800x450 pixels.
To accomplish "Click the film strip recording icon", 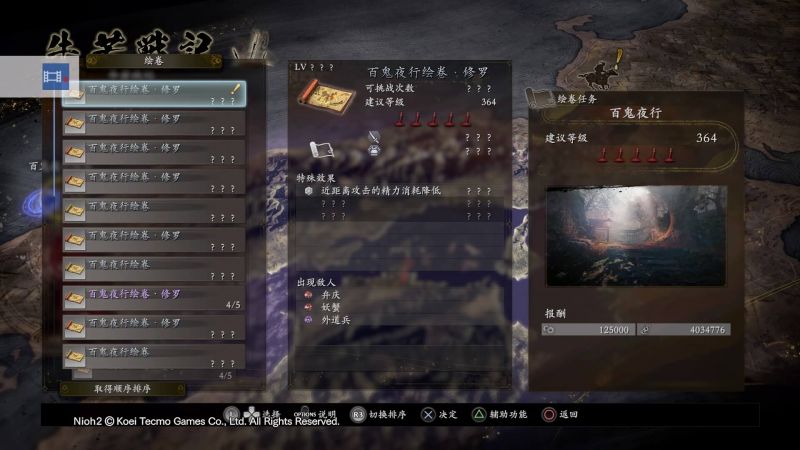I will [56, 75].
